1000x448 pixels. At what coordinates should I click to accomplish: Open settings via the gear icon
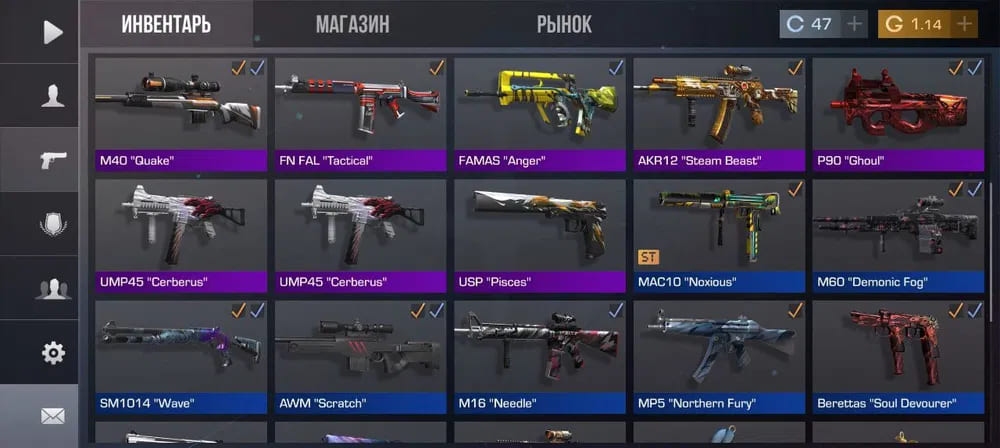[52, 352]
